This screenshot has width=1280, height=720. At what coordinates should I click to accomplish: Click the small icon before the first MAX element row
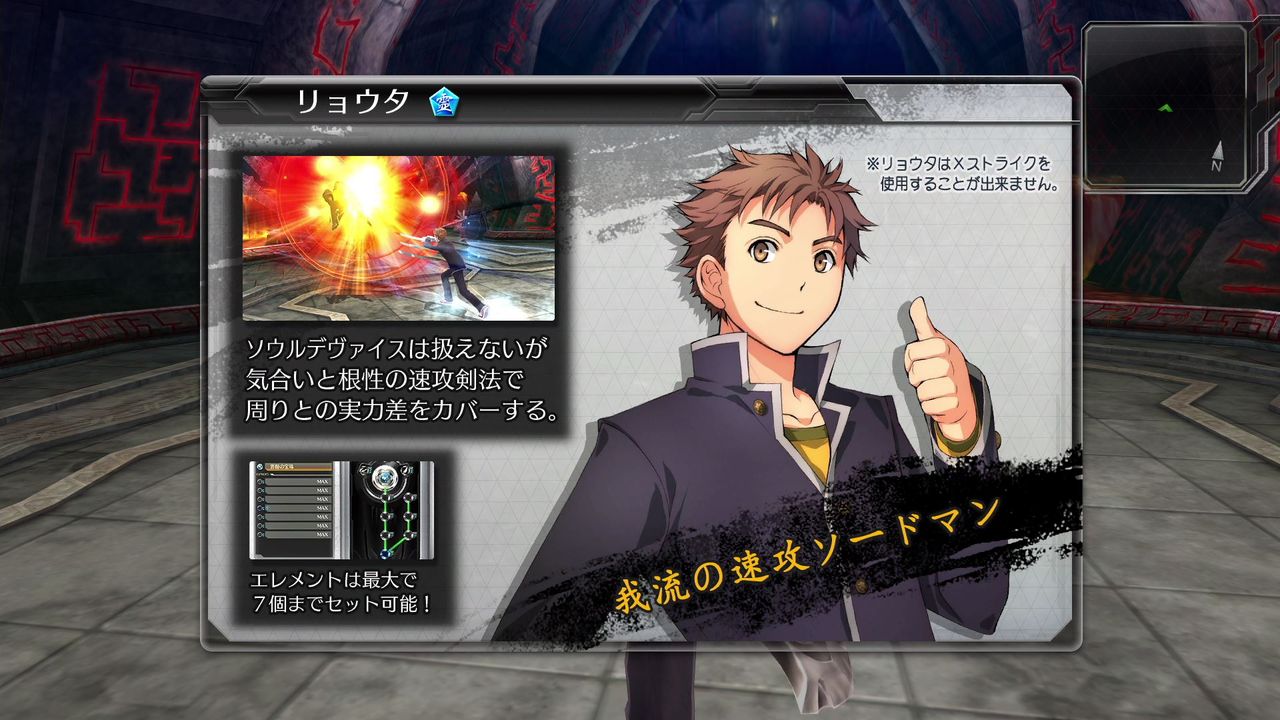click(261, 482)
